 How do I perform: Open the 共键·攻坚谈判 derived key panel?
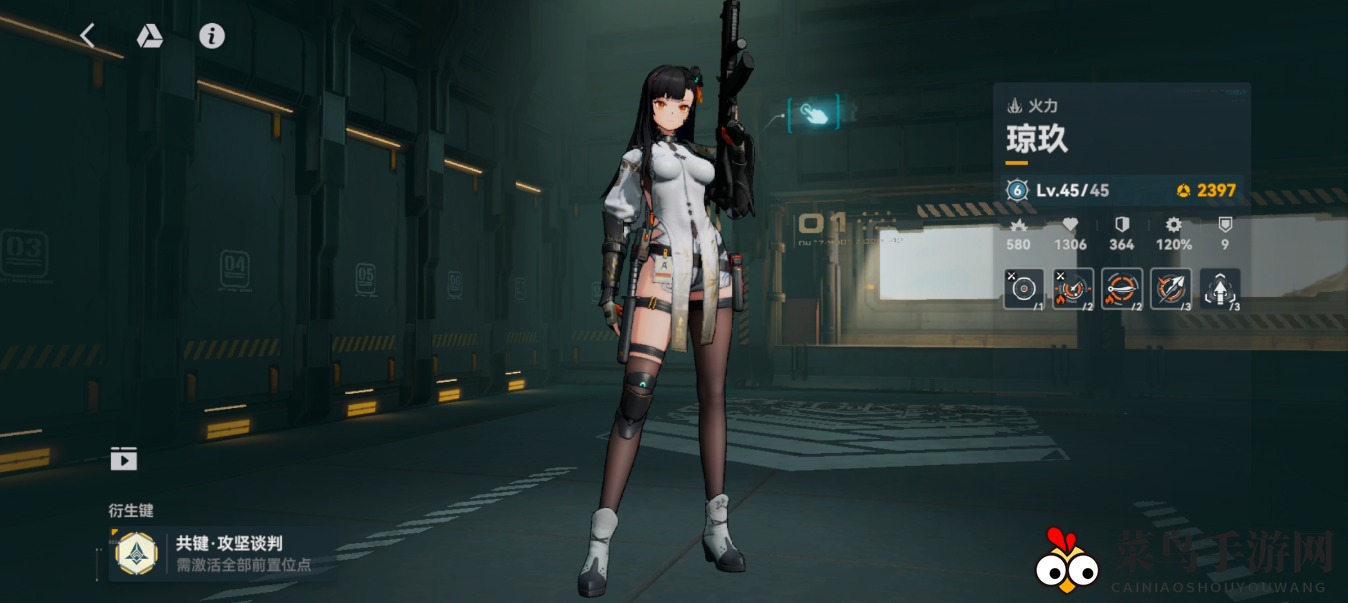pos(222,553)
